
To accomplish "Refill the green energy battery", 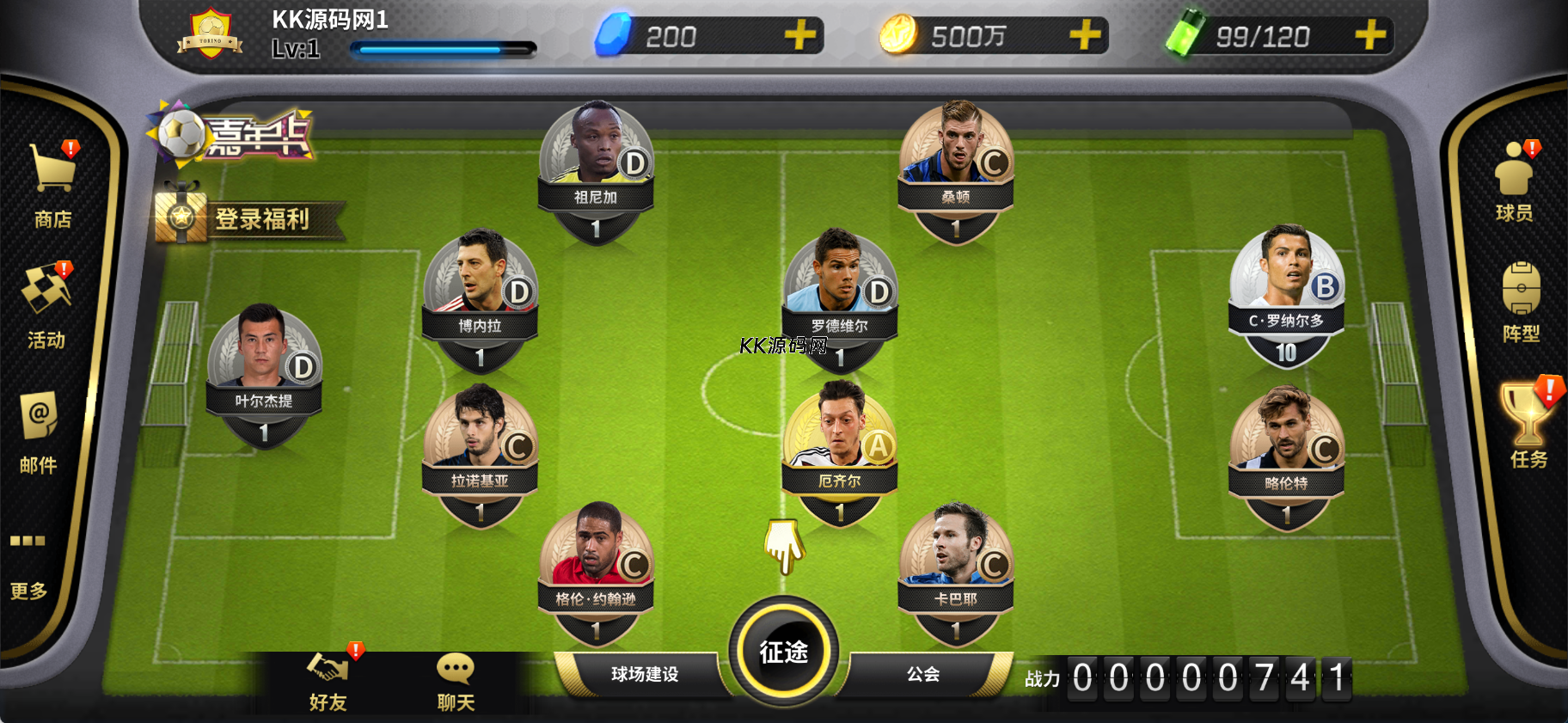I will click(x=1369, y=36).
